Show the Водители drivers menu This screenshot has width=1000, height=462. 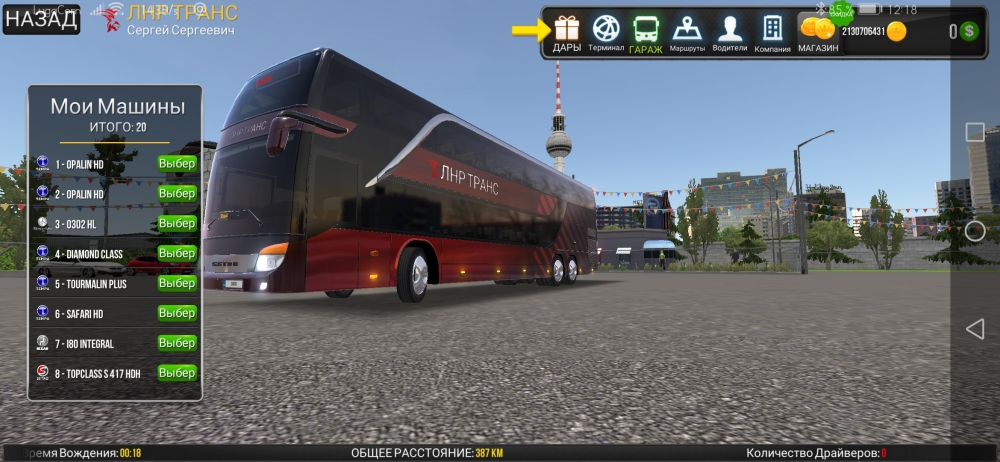[730, 33]
